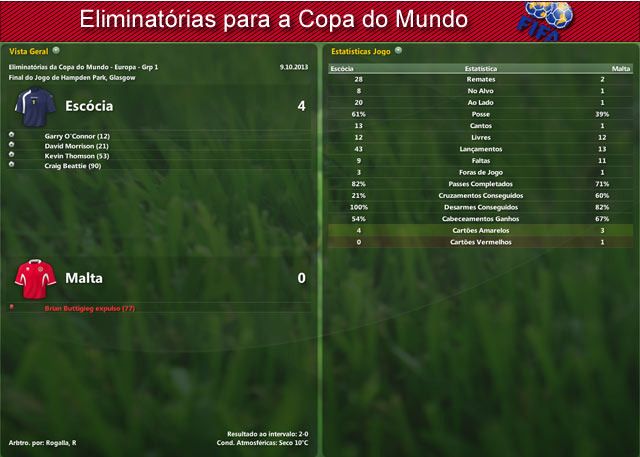
Task: Open the Eliminatórias da Copa do Mundo competition line
Action: pyautogui.click(x=84, y=67)
